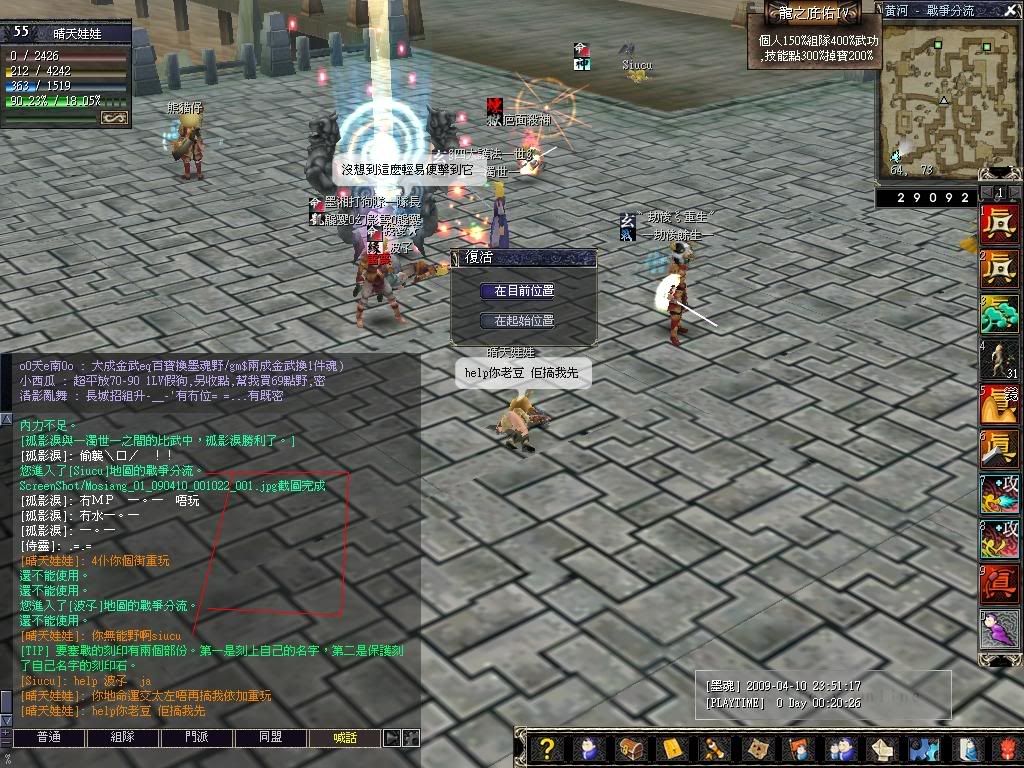Select the 組隊 party chat tab
This screenshot has height=768, width=1024.
tap(123, 738)
